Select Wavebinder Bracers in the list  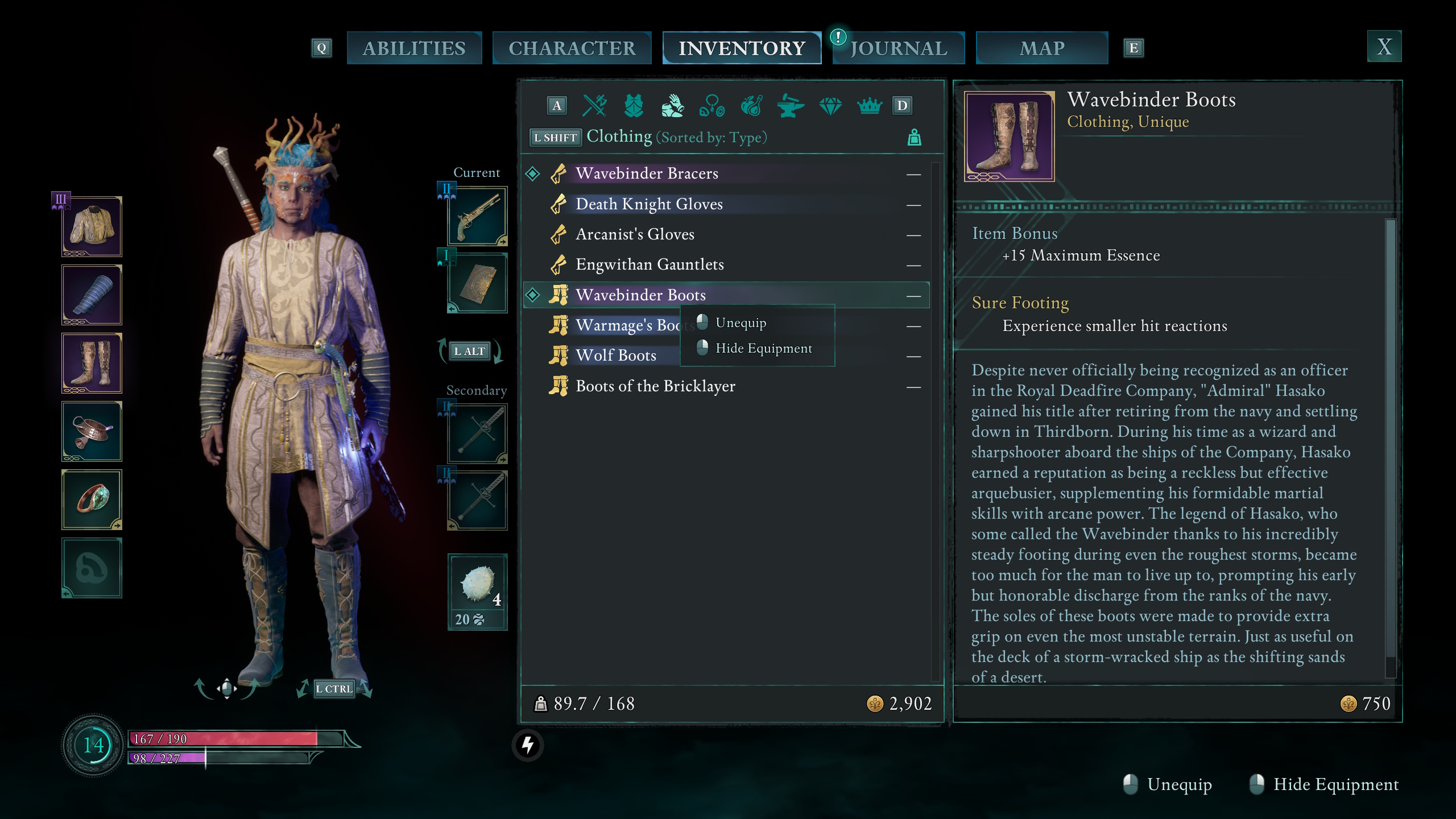point(647,173)
